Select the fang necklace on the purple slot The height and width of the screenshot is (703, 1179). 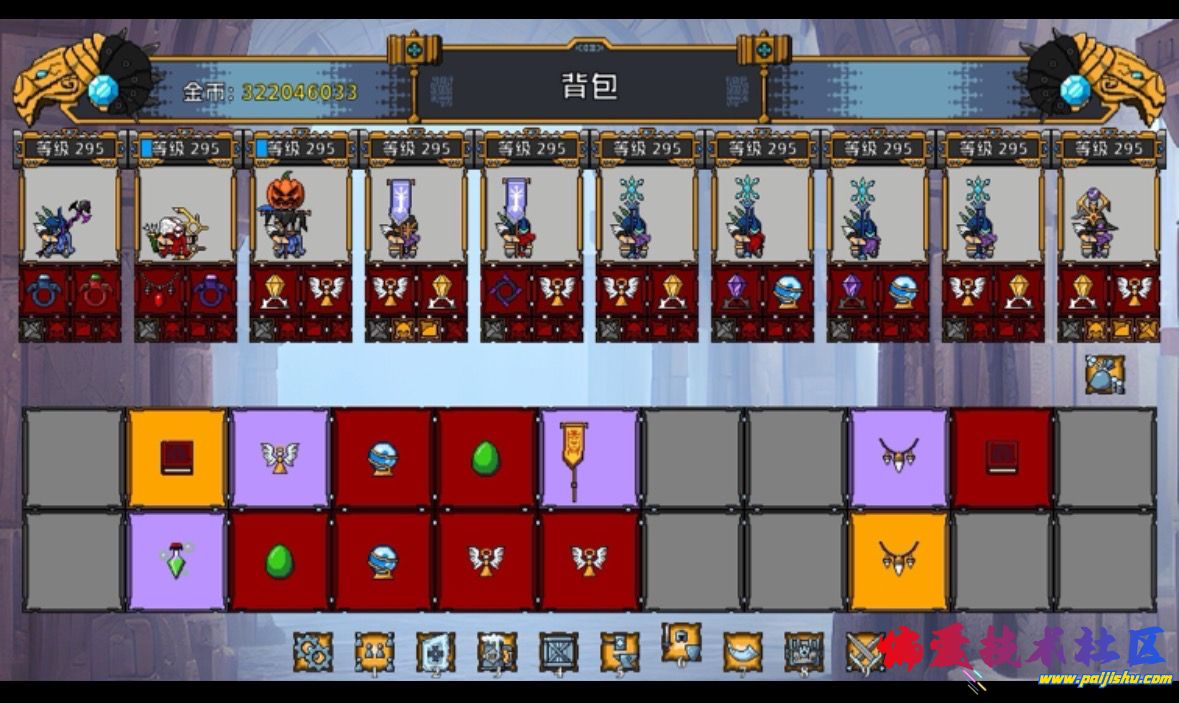[898, 457]
